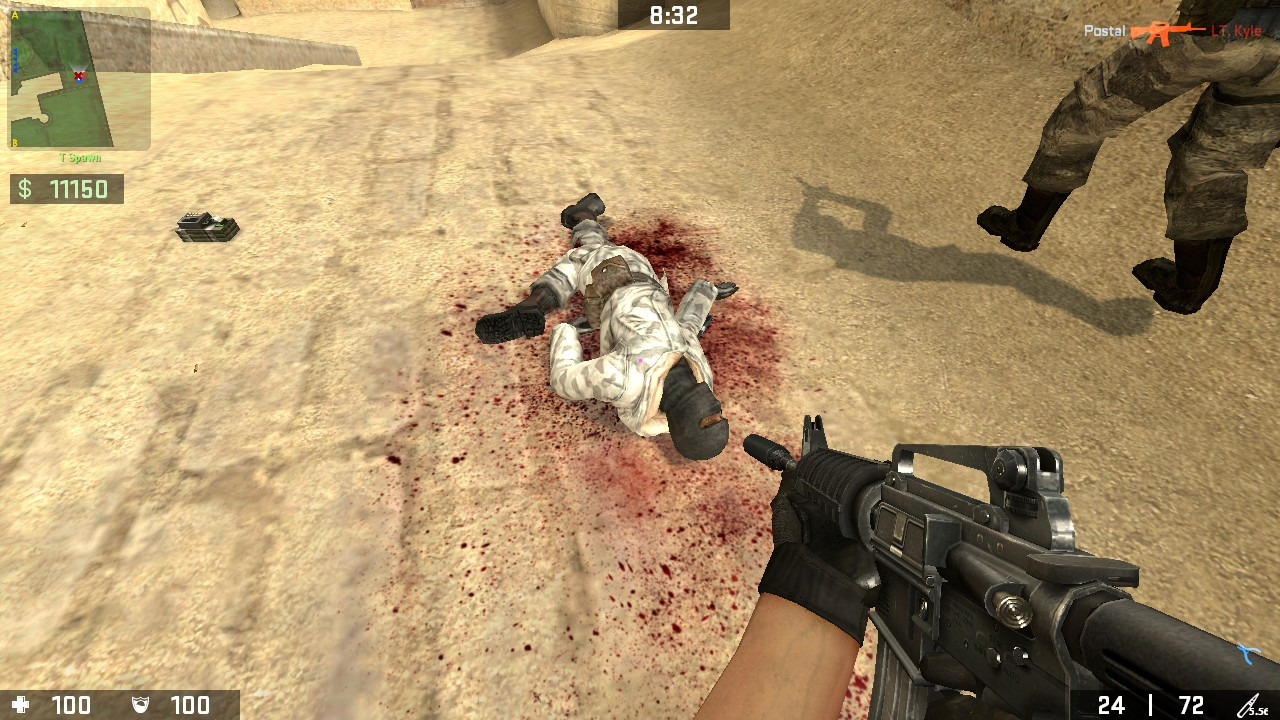
Task: Open the money panel showing $11150
Action: (66, 189)
